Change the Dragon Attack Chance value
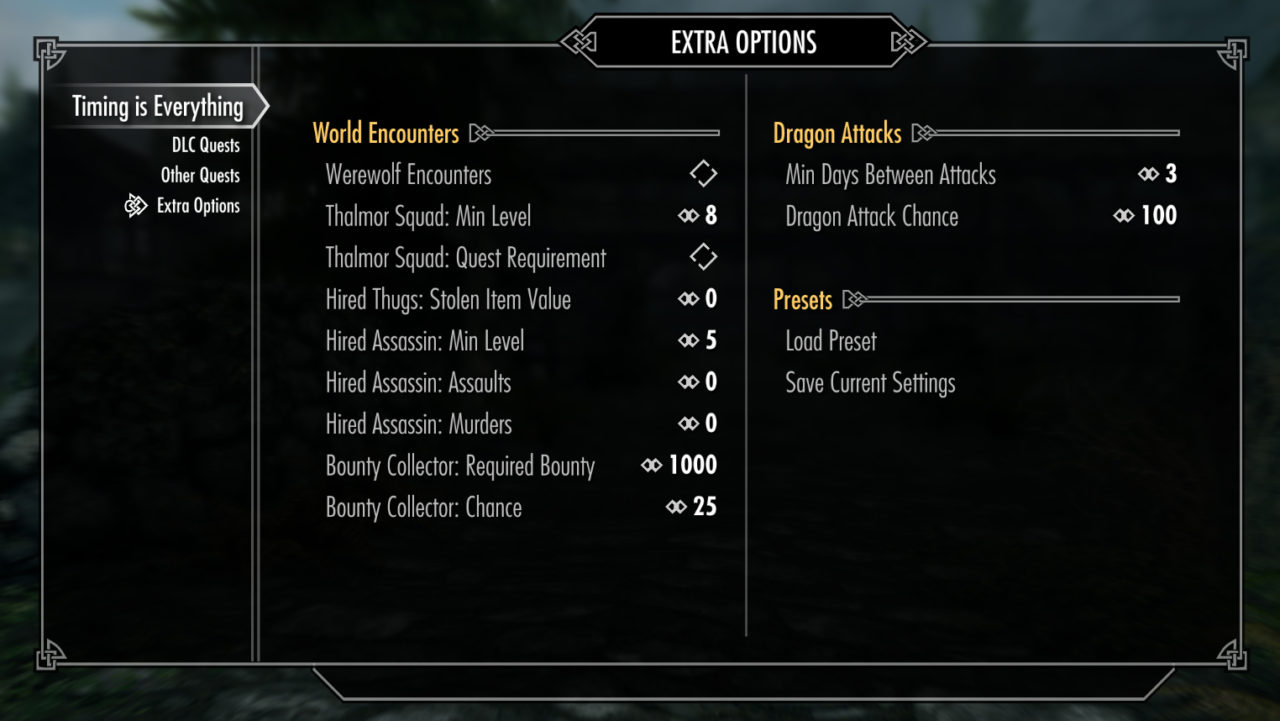This screenshot has width=1280, height=721. click(1146, 216)
